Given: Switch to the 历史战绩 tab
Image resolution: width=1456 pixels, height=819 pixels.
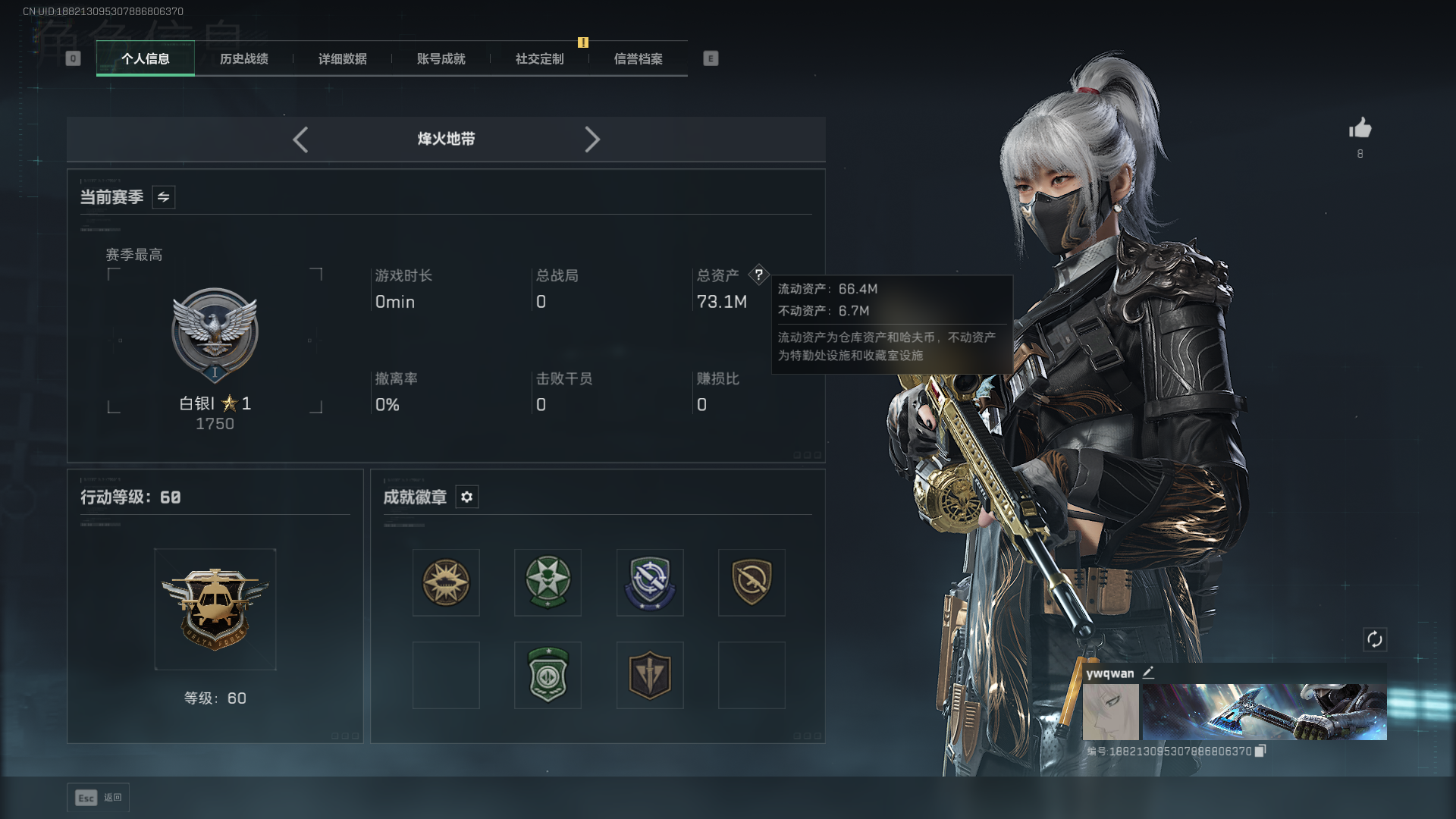Looking at the screenshot, I should point(243,58).
